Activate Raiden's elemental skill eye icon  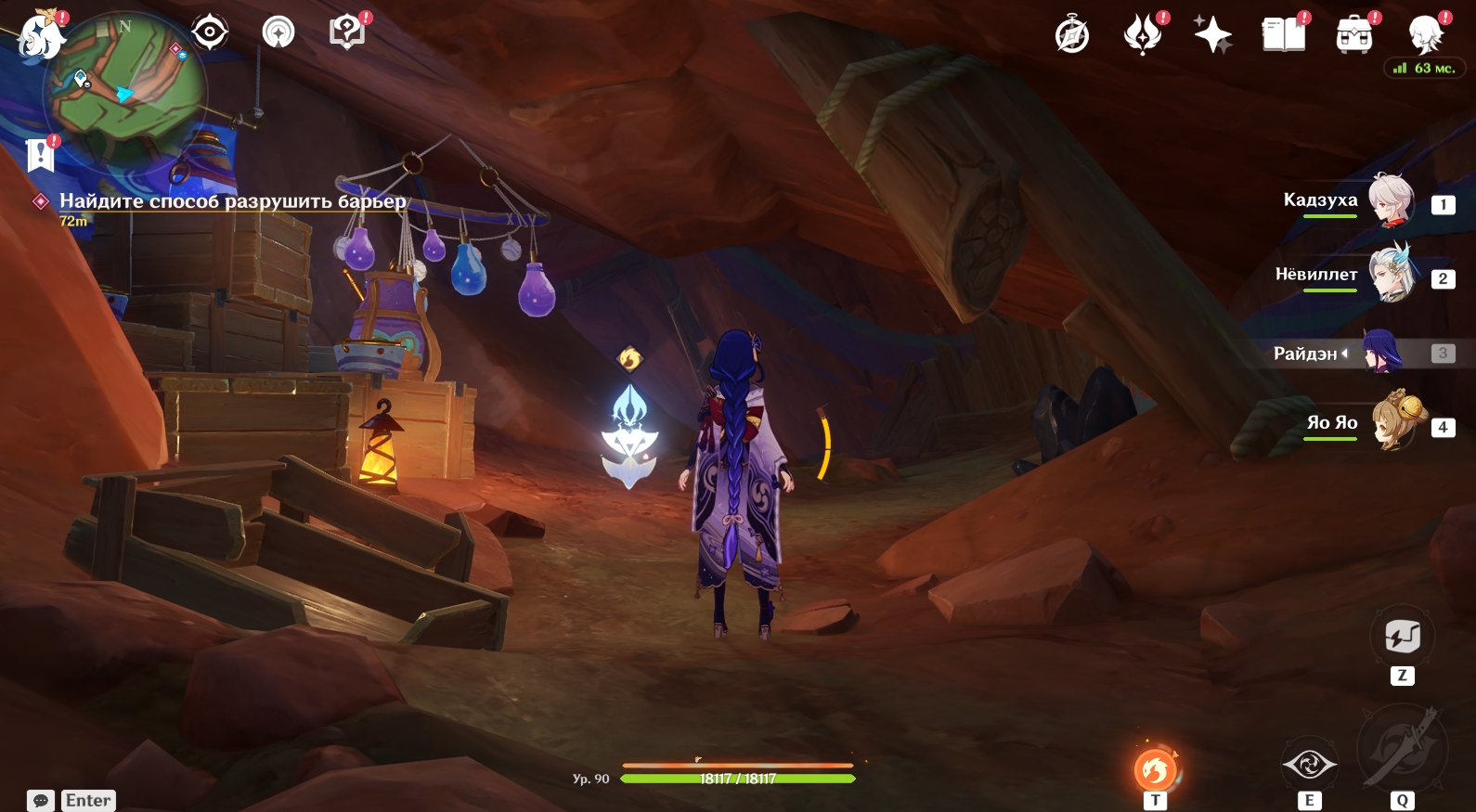1309,765
